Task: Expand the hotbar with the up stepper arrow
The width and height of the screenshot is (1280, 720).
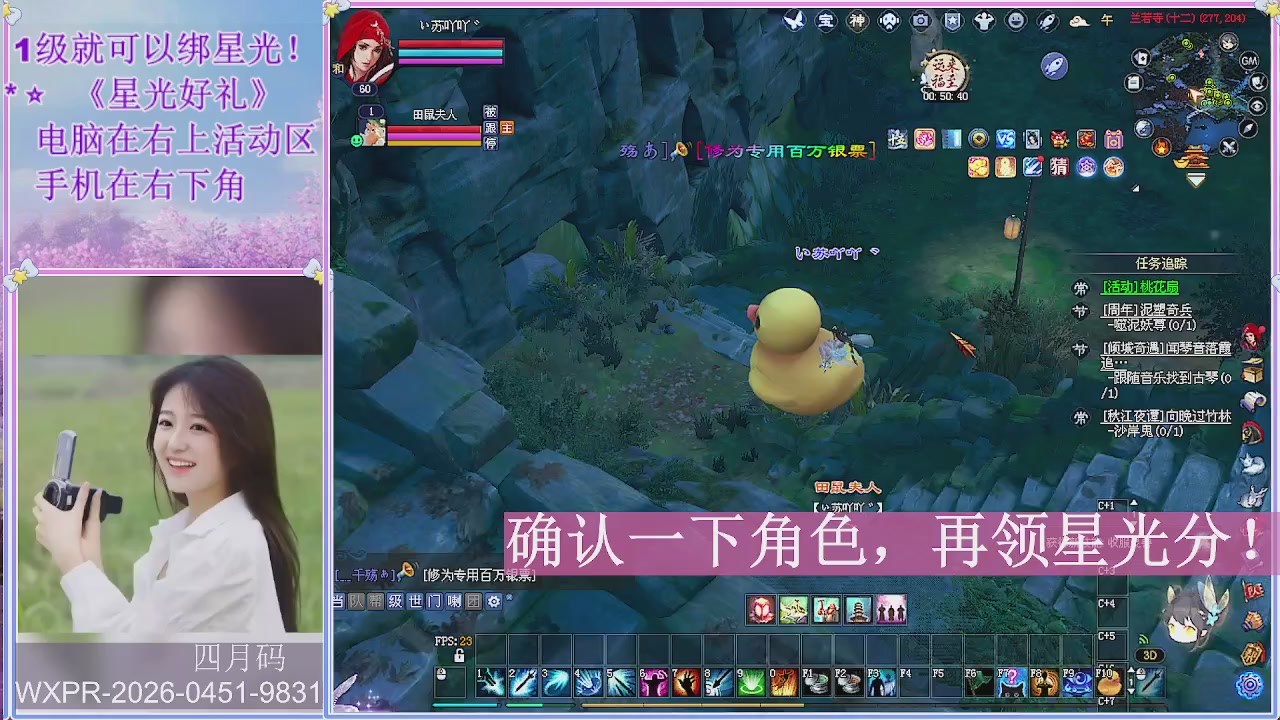Action: click(x=1131, y=670)
